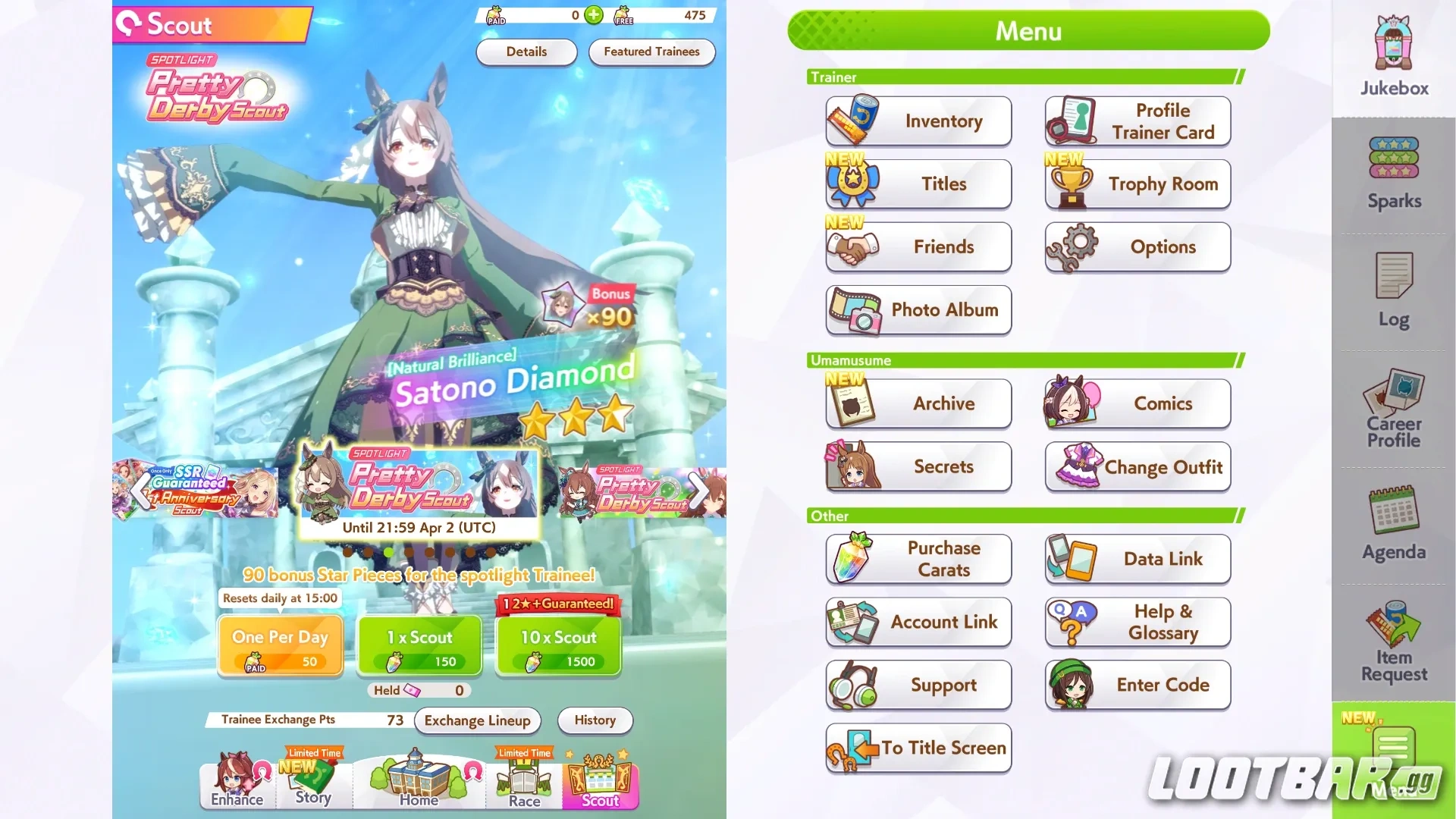The width and height of the screenshot is (1456, 819).
Task: Open the Trophy Room
Action: click(1137, 184)
